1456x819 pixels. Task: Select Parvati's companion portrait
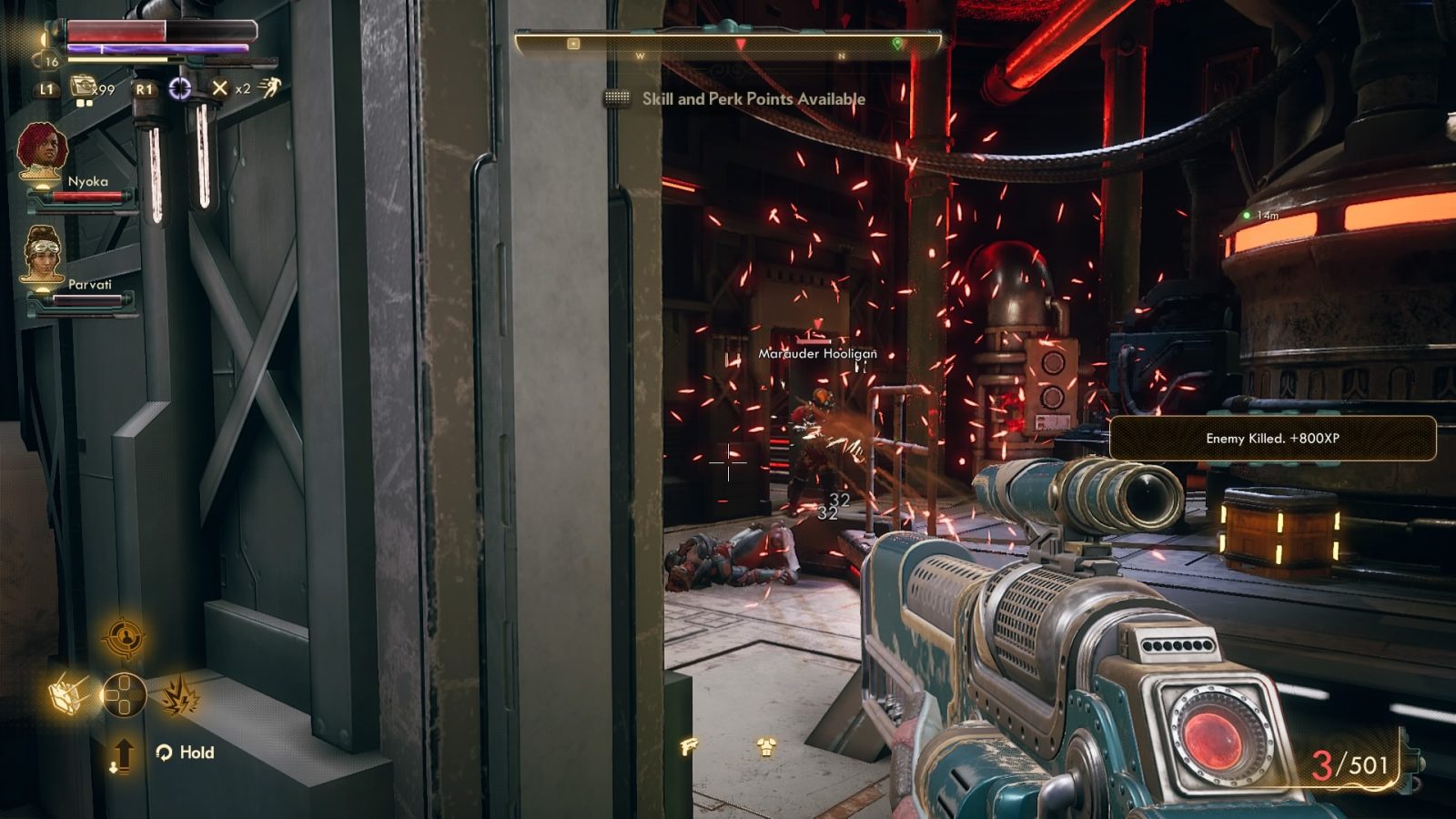coord(42,251)
